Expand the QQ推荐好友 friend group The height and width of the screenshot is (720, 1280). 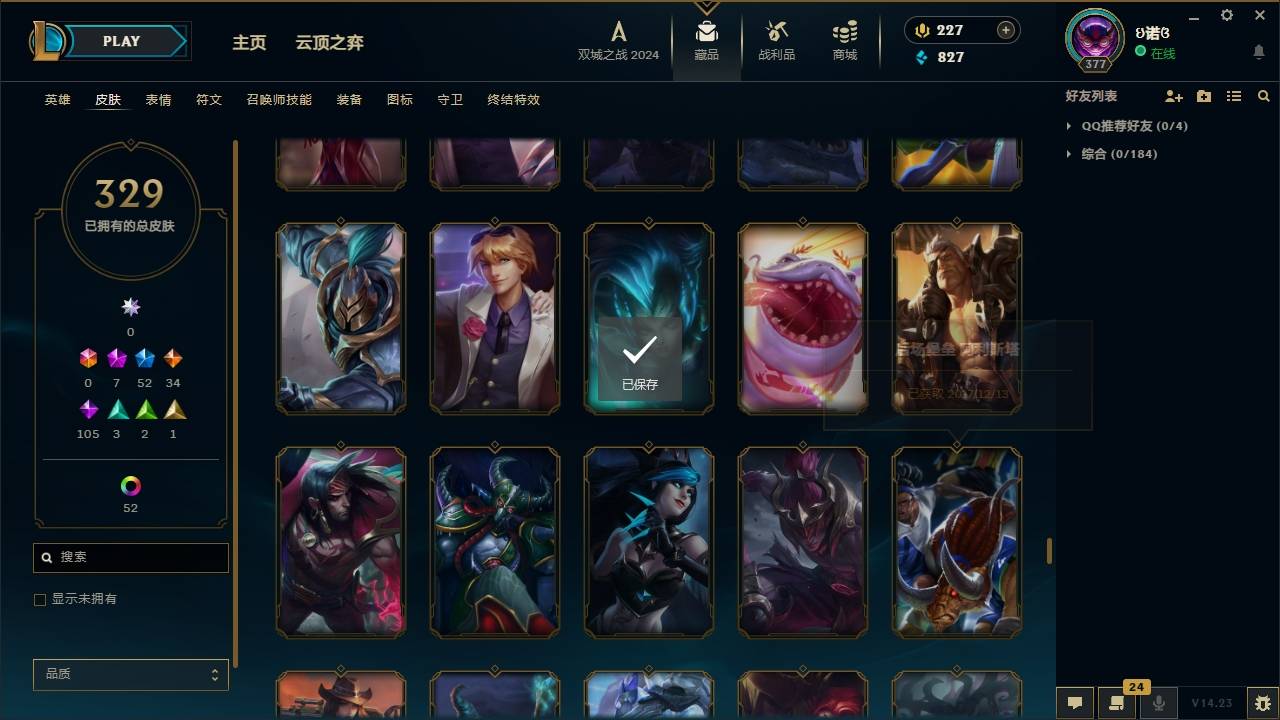[1120, 126]
